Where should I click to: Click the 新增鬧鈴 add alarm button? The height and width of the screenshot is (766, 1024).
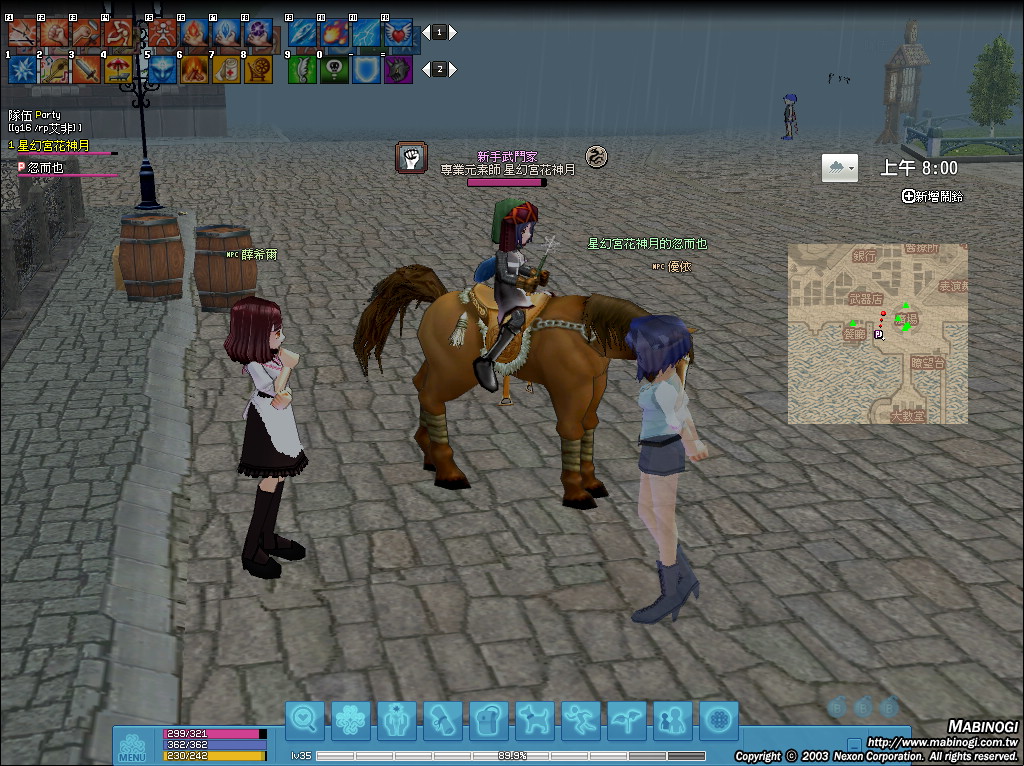point(932,197)
